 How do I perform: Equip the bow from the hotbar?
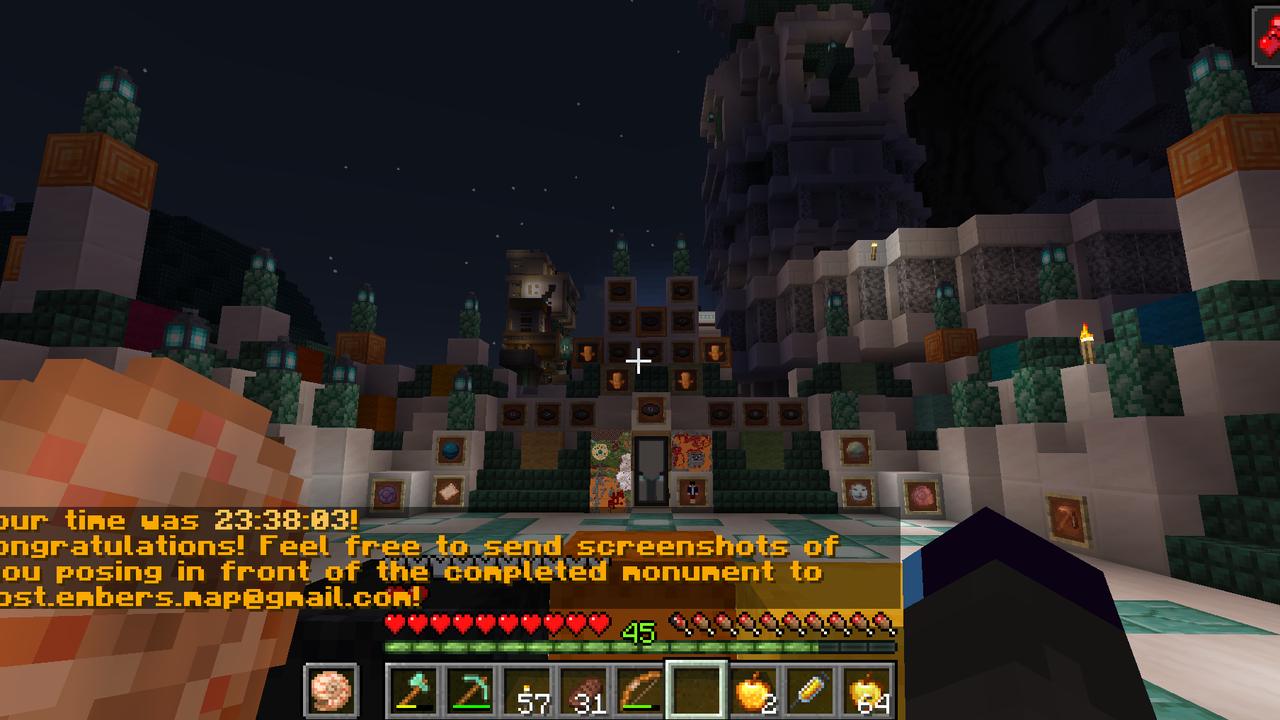(x=640, y=689)
